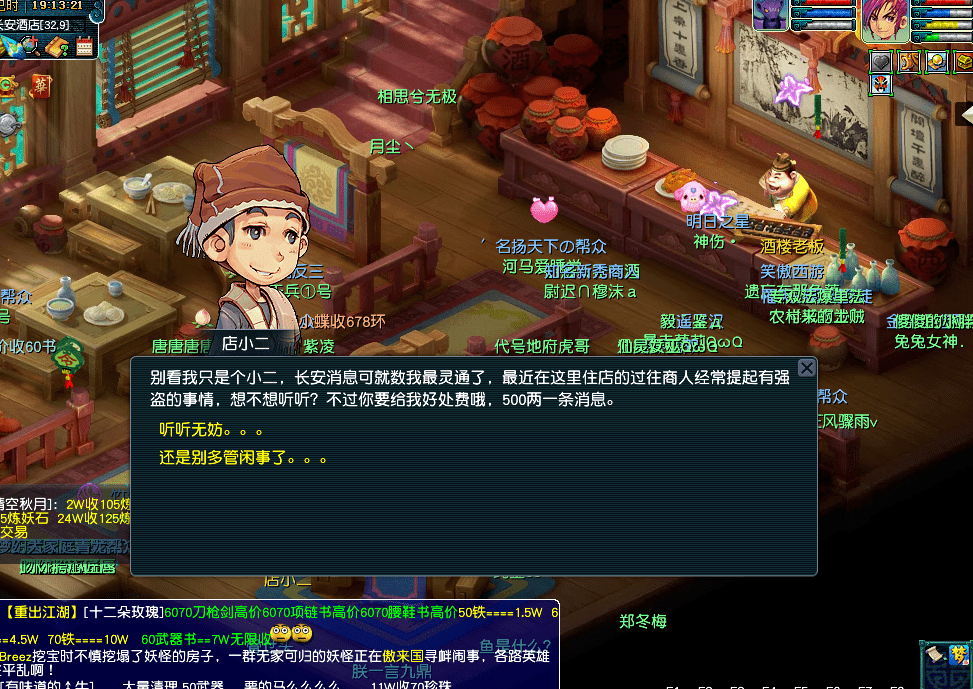This screenshot has height=689, width=973.
Task: Open the calendar icon
Action: point(84,46)
